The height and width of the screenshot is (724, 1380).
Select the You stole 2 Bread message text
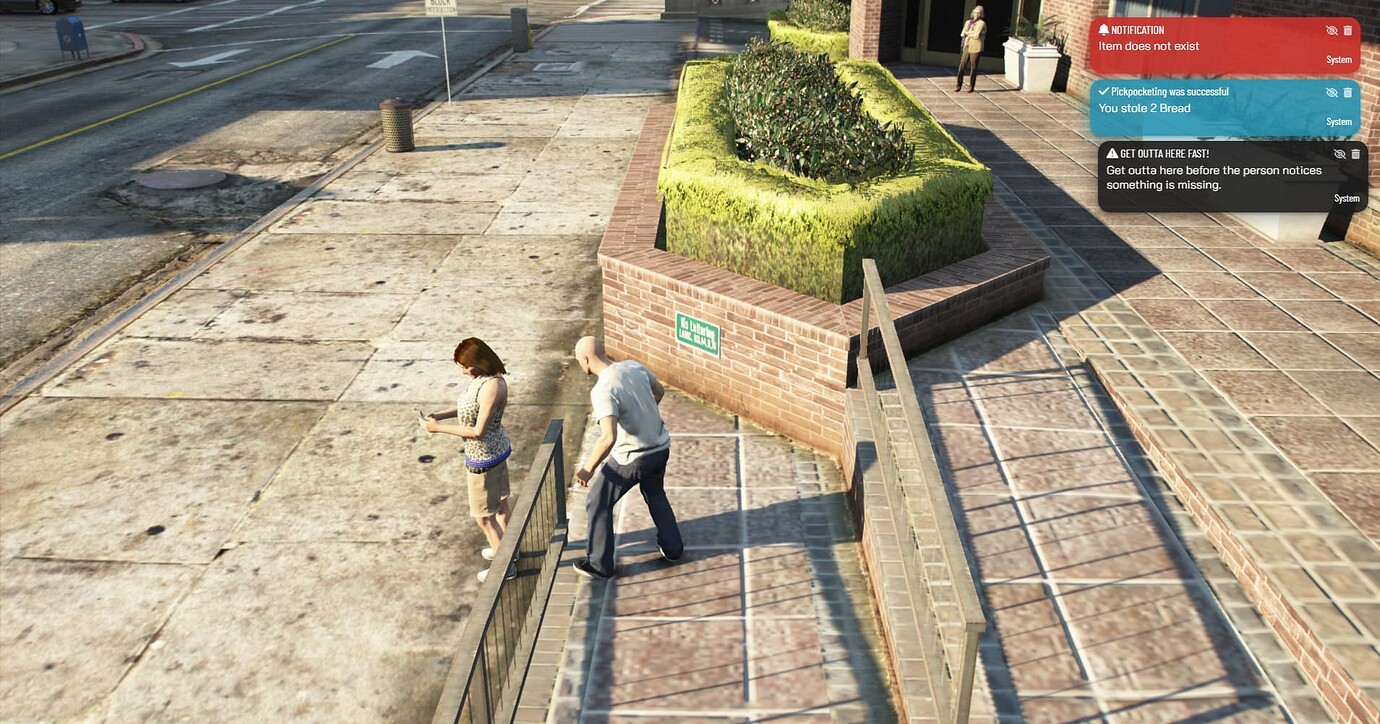coord(1145,107)
